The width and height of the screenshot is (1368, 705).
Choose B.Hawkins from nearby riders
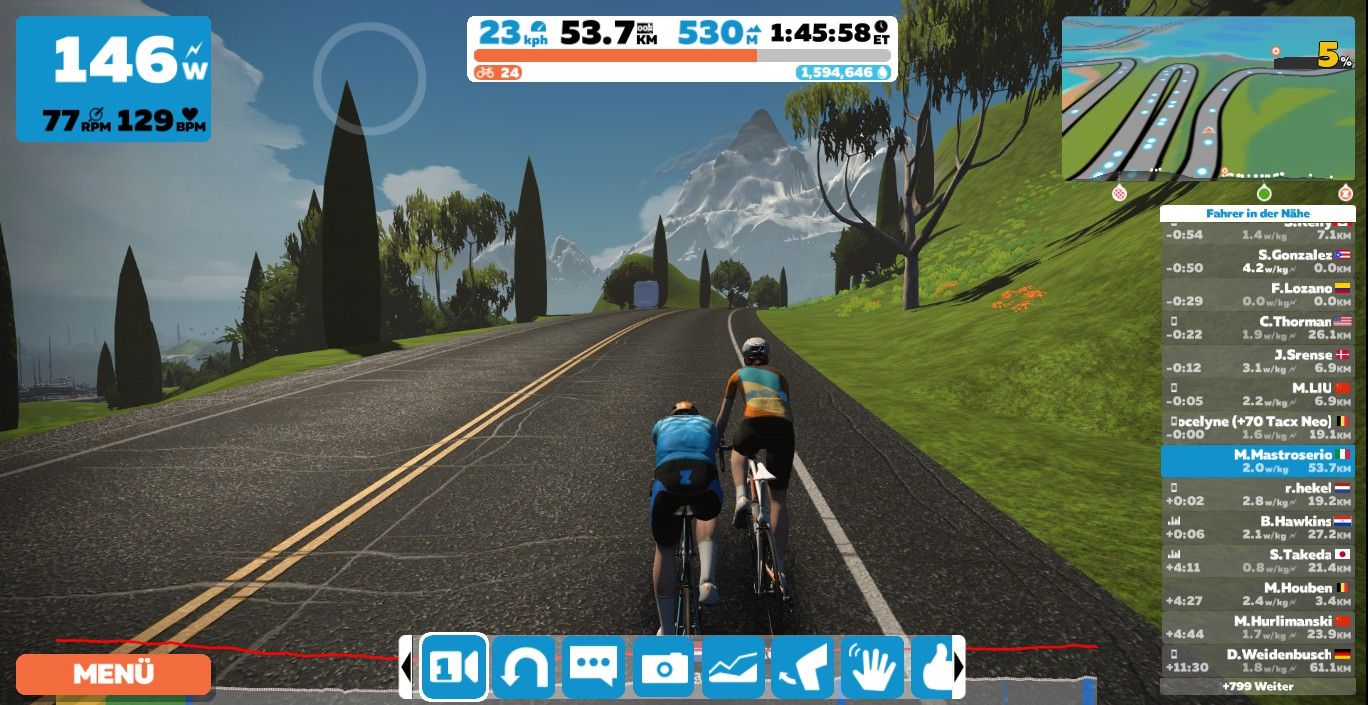1258,527
